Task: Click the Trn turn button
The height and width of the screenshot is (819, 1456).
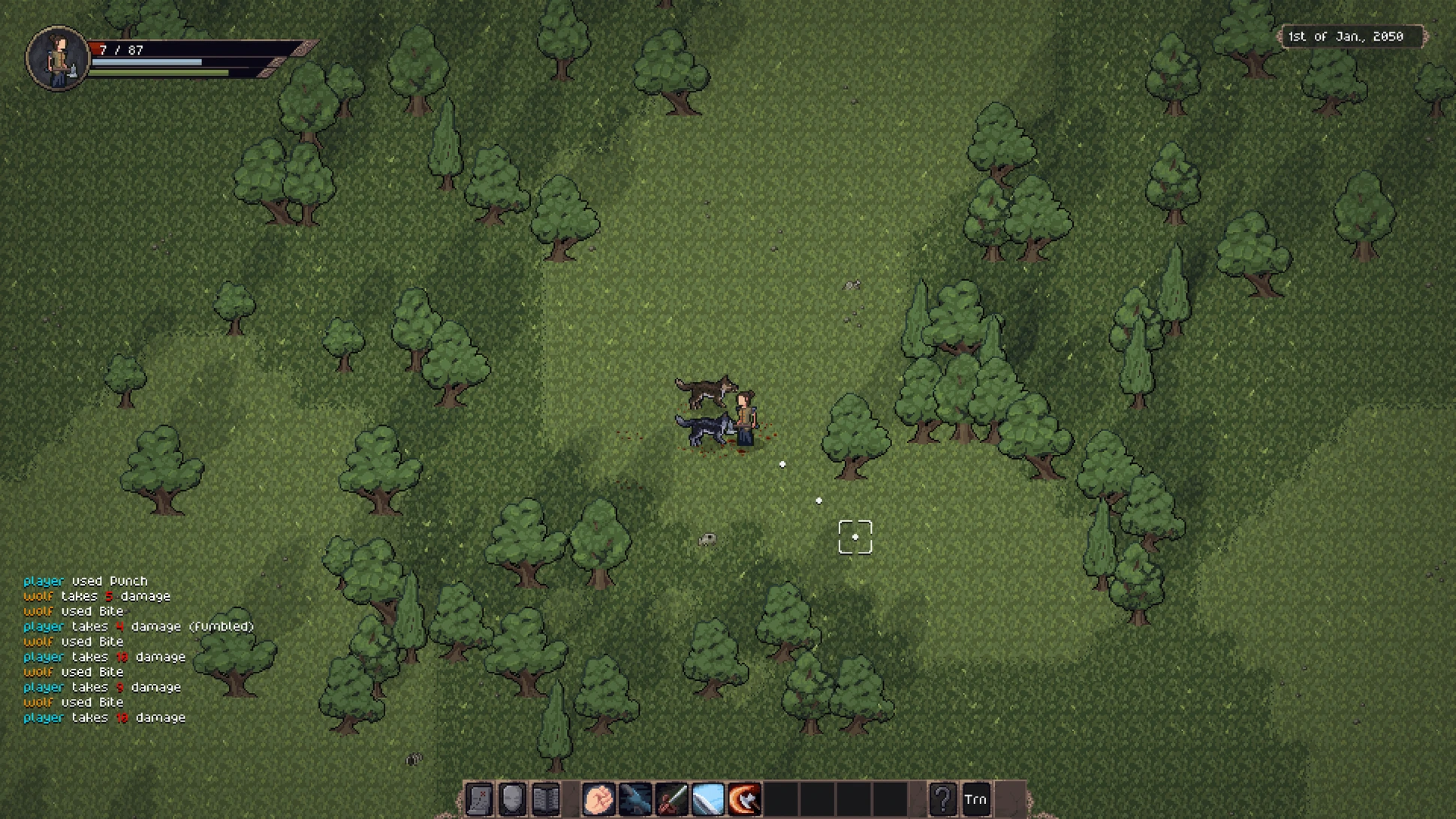Action: tap(975, 799)
